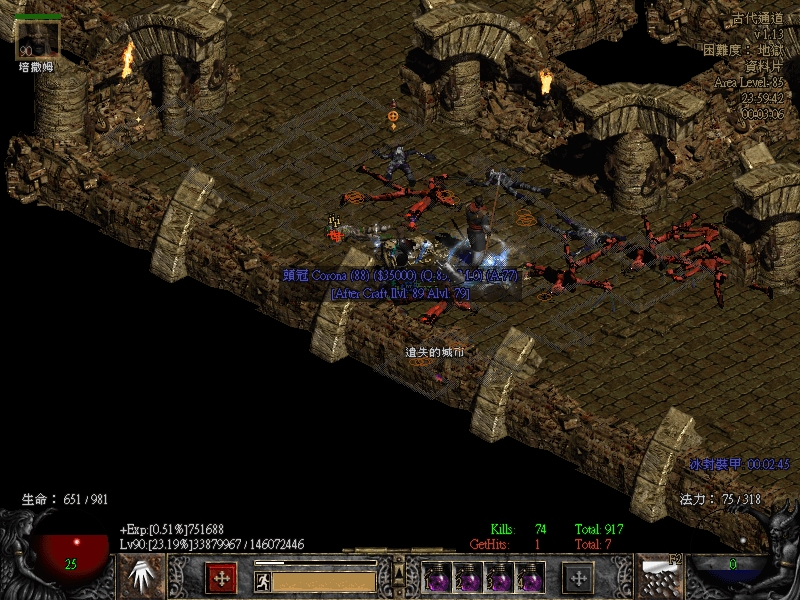Click the grey new skill button
Image resolution: width=800 pixels, height=600 pixels.
click(577, 577)
